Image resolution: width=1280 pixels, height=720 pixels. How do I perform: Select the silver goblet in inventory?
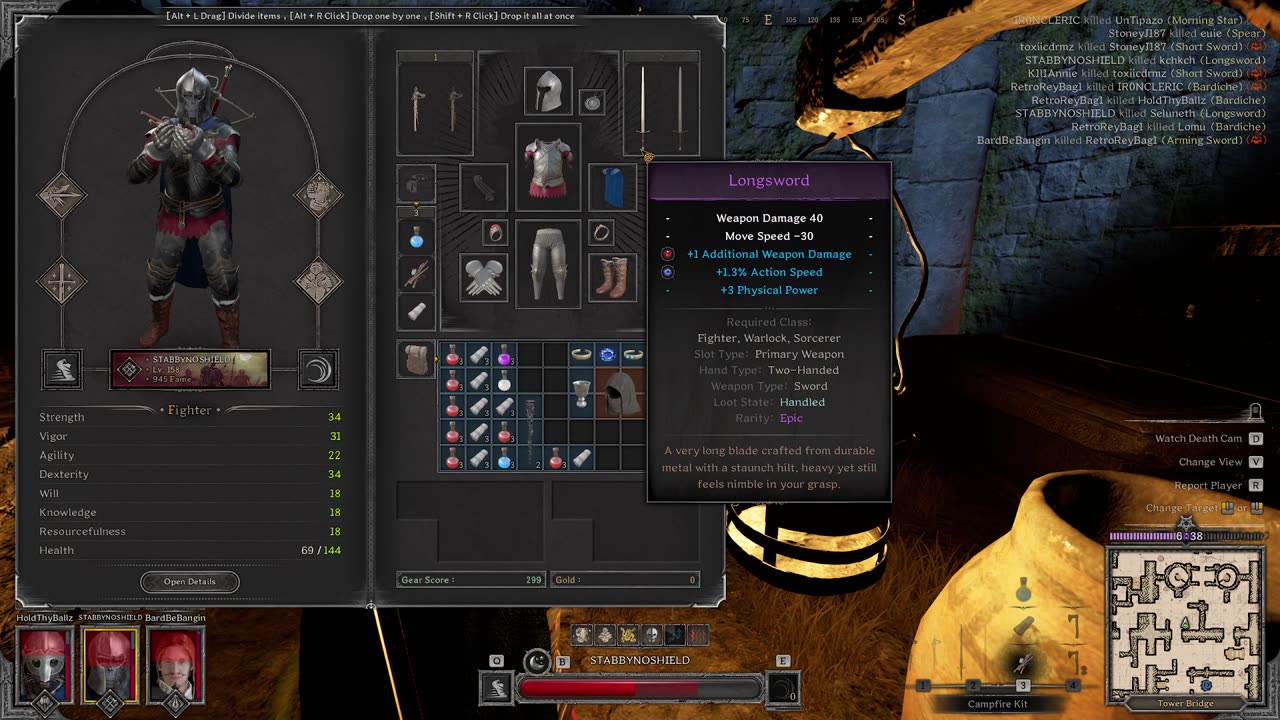582,390
